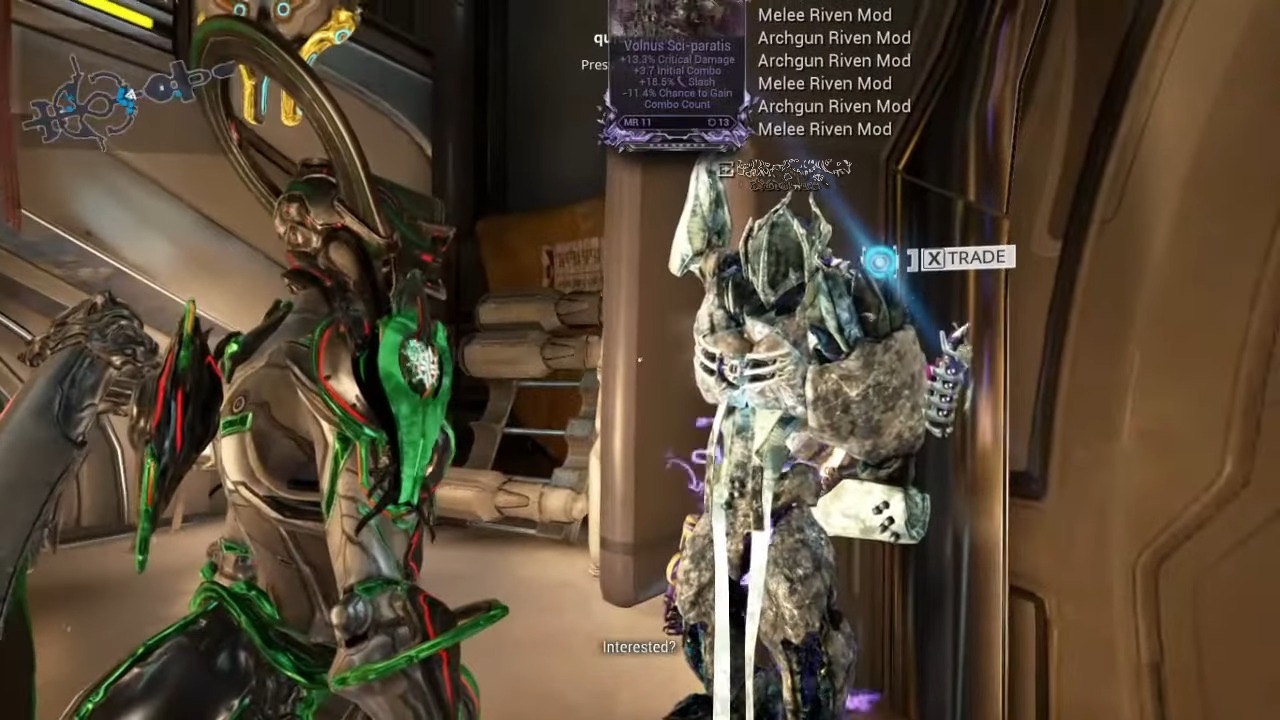Click the X button prompt in the trade popup

pos(932,257)
